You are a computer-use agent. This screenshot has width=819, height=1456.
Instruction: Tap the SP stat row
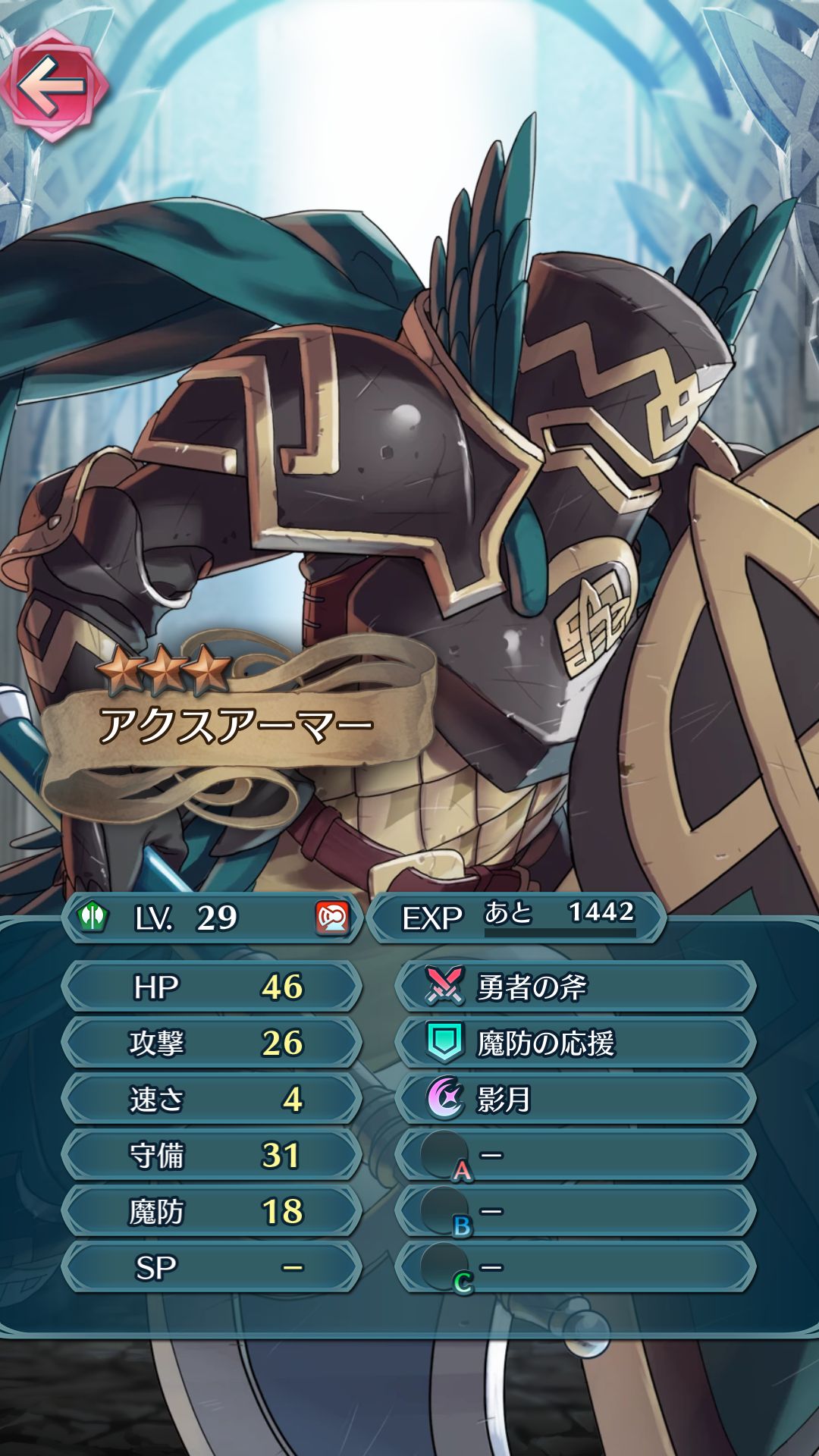212,1267
